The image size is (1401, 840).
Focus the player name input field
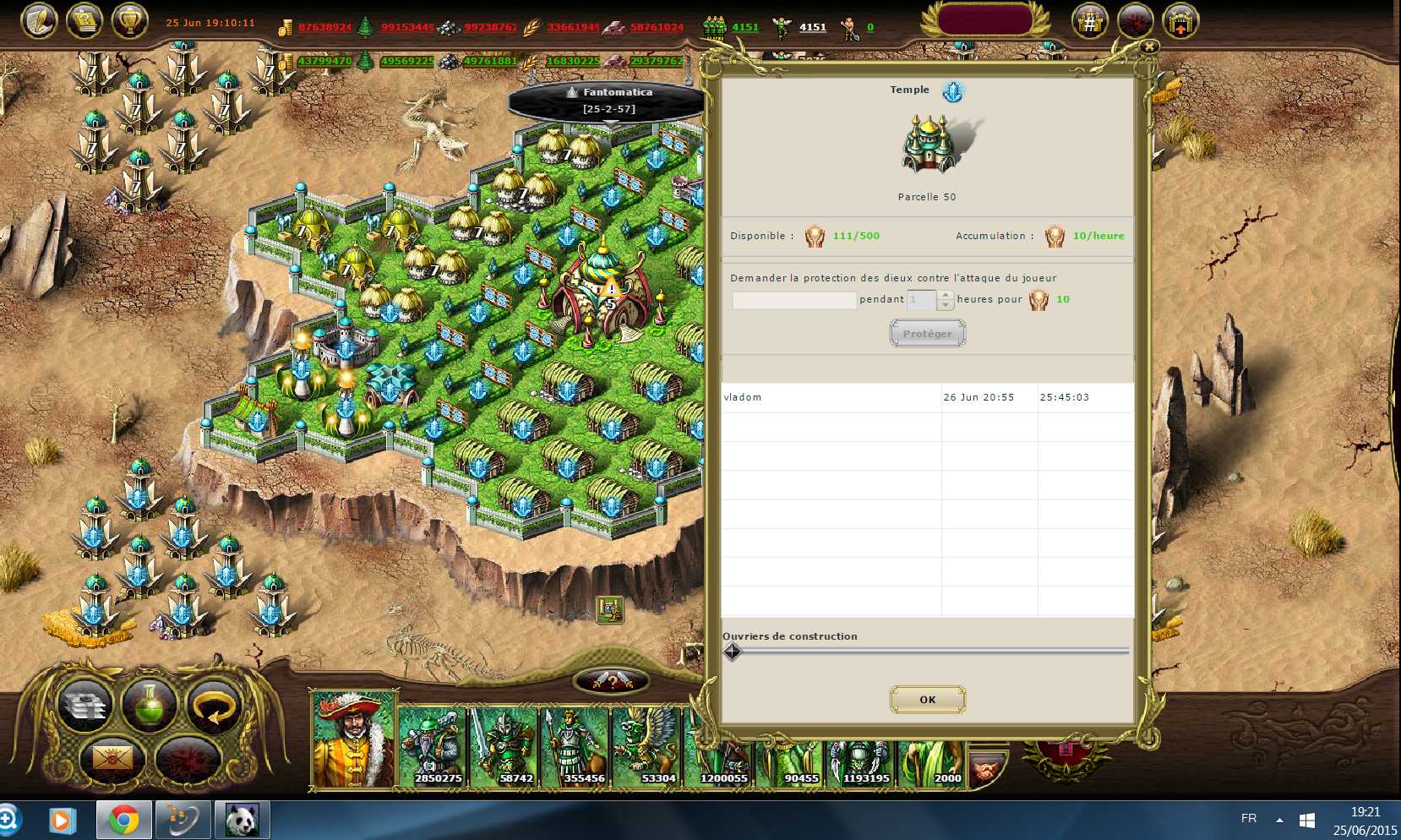pos(793,300)
